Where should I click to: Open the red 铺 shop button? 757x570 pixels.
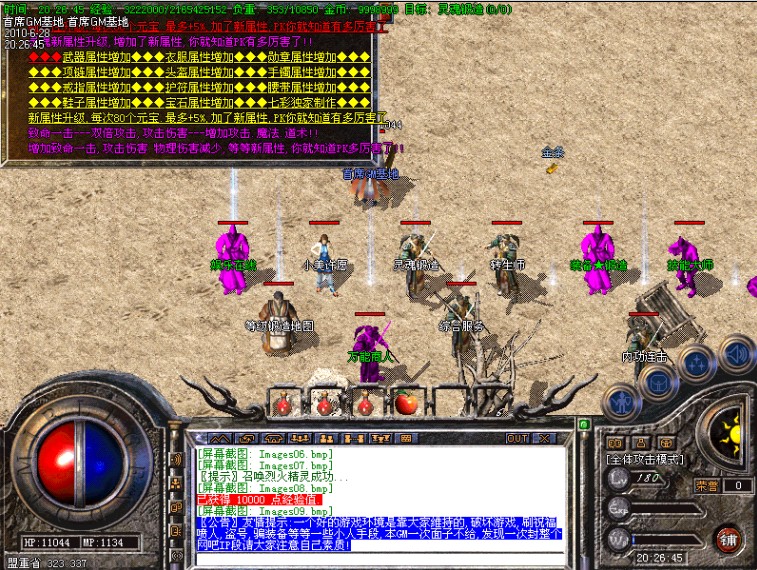(728, 538)
